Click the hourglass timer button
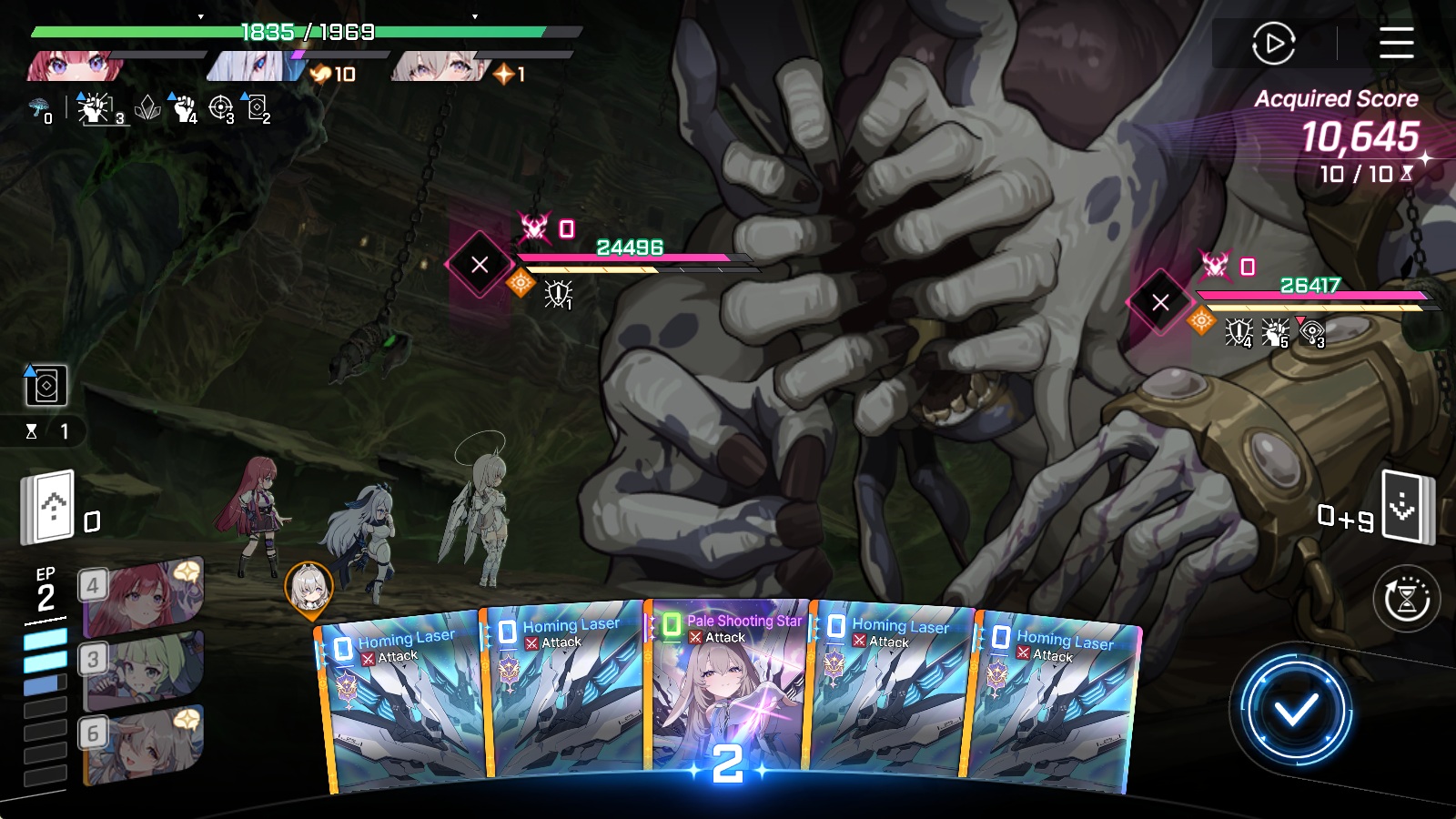Image resolution: width=1456 pixels, height=819 pixels. click(x=1406, y=599)
